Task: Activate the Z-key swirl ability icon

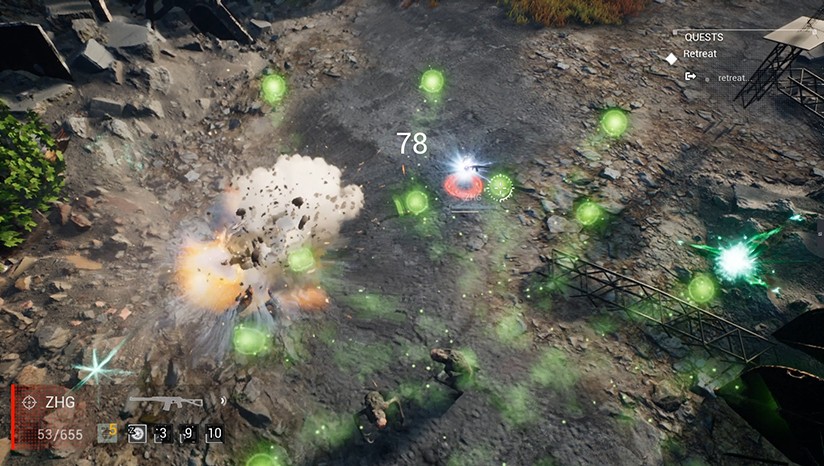Action: pos(137,433)
